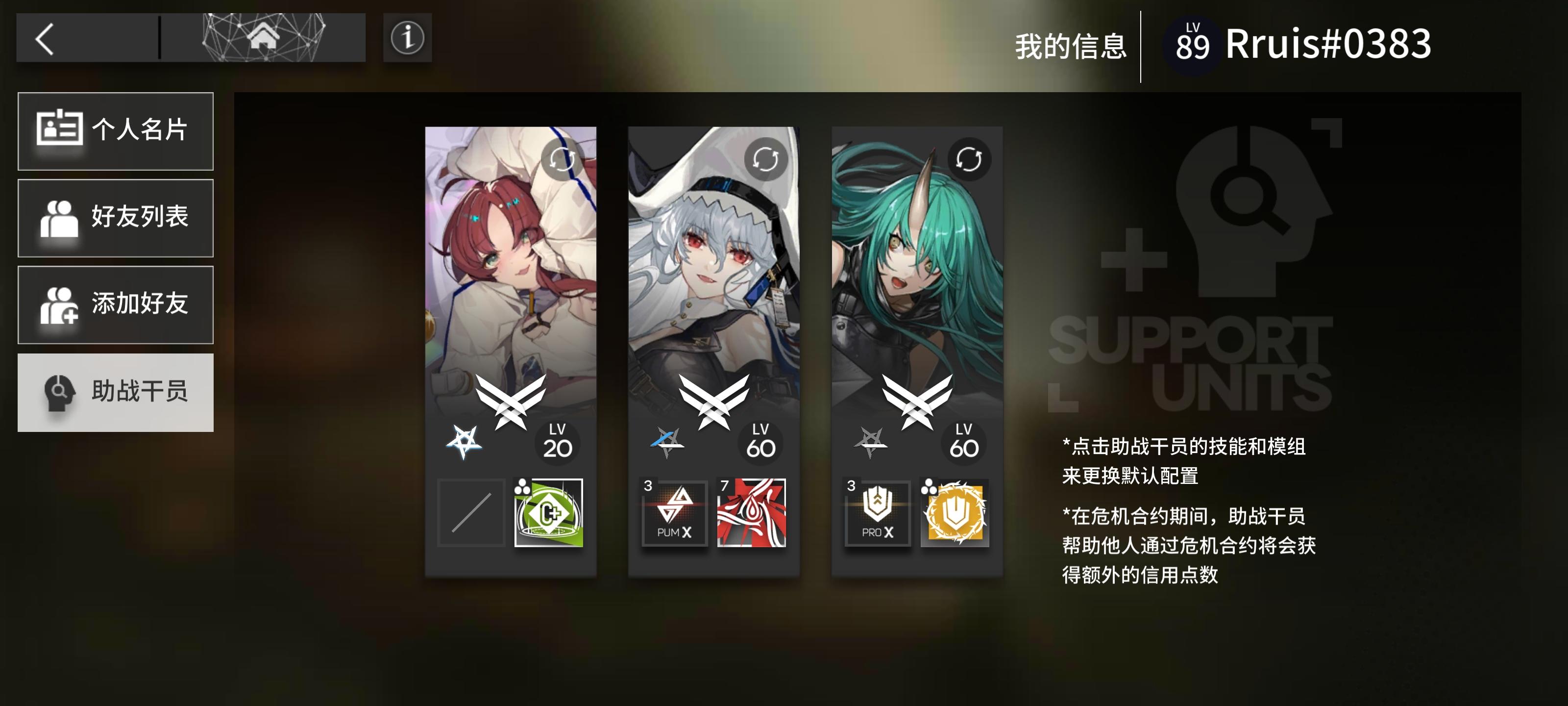Switch to the 个人名片 tab
The image size is (1568, 706).
pyautogui.click(x=116, y=131)
